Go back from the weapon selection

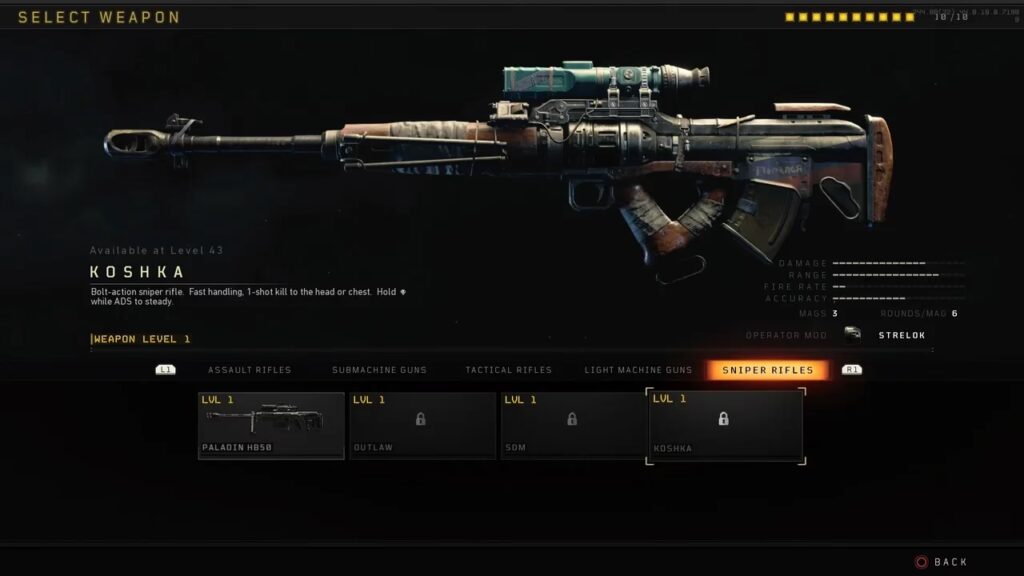[x=942, y=562]
